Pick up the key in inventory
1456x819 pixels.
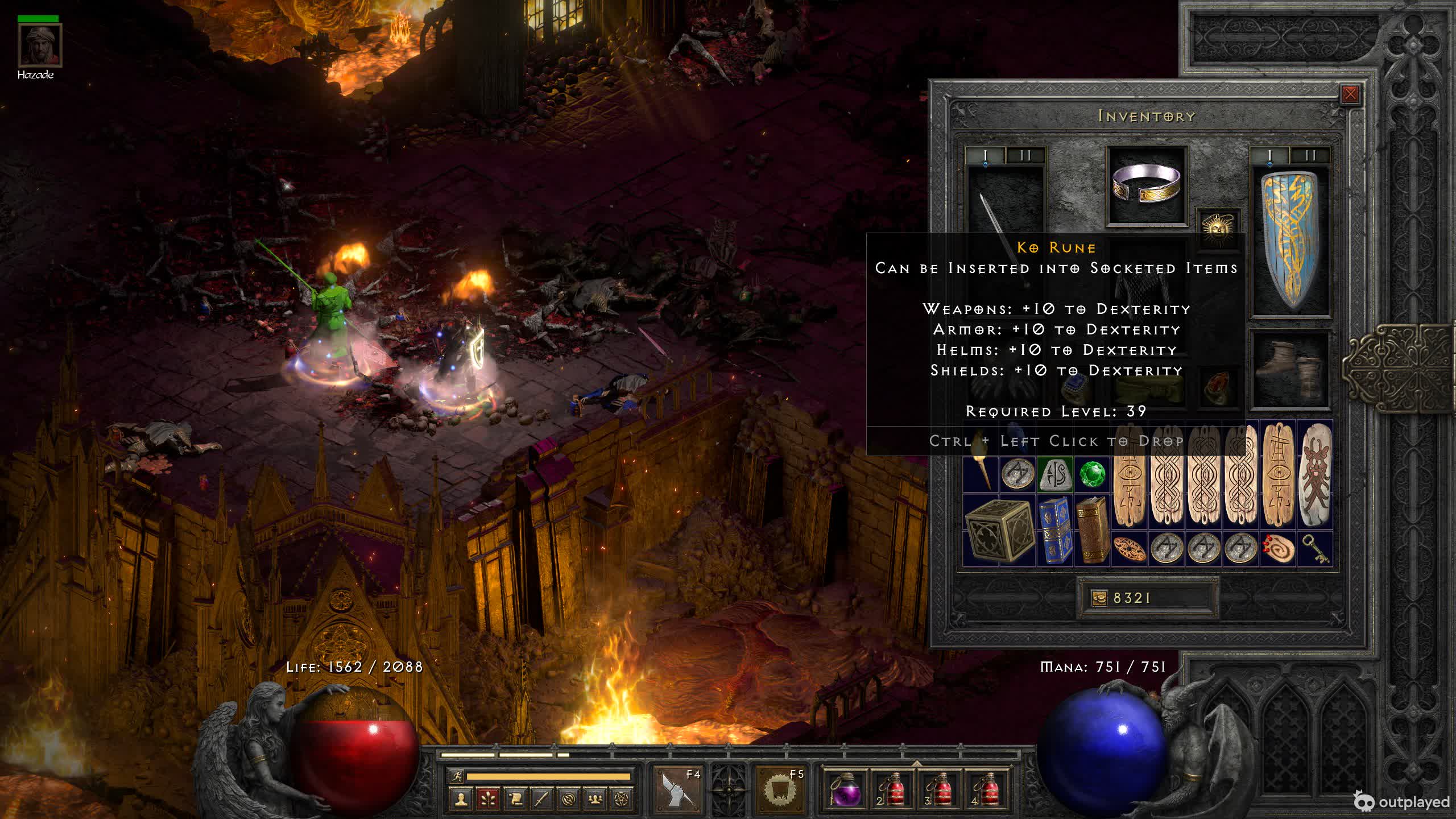coord(1315,549)
